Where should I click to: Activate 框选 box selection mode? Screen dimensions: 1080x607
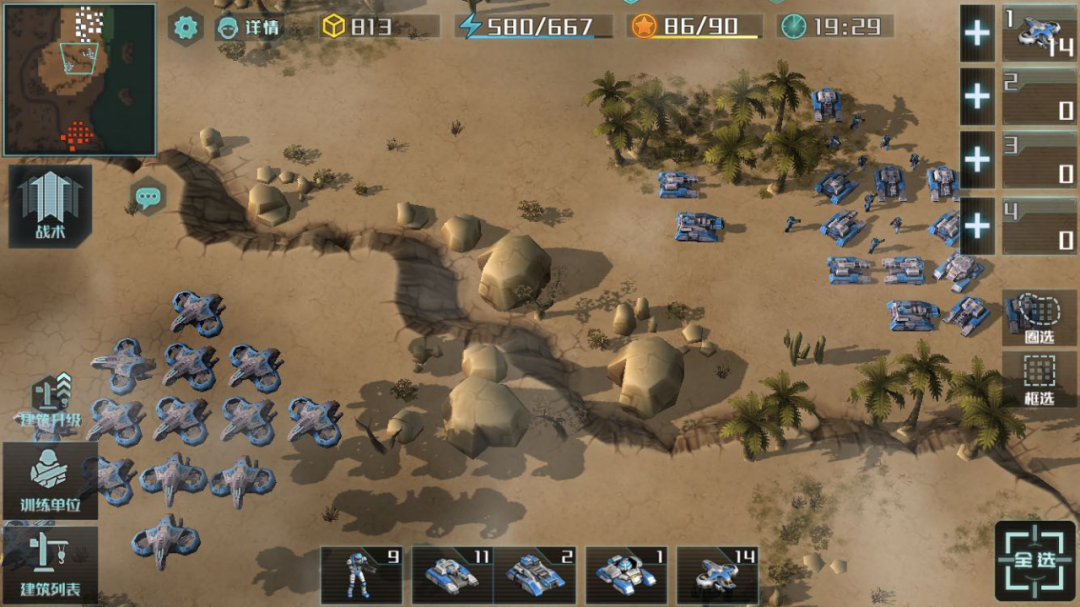(x=1040, y=379)
